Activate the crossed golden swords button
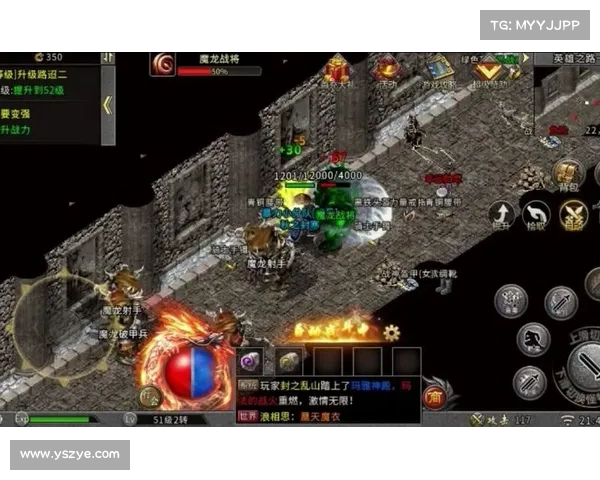The image size is (600, 480). coord(574,214)
